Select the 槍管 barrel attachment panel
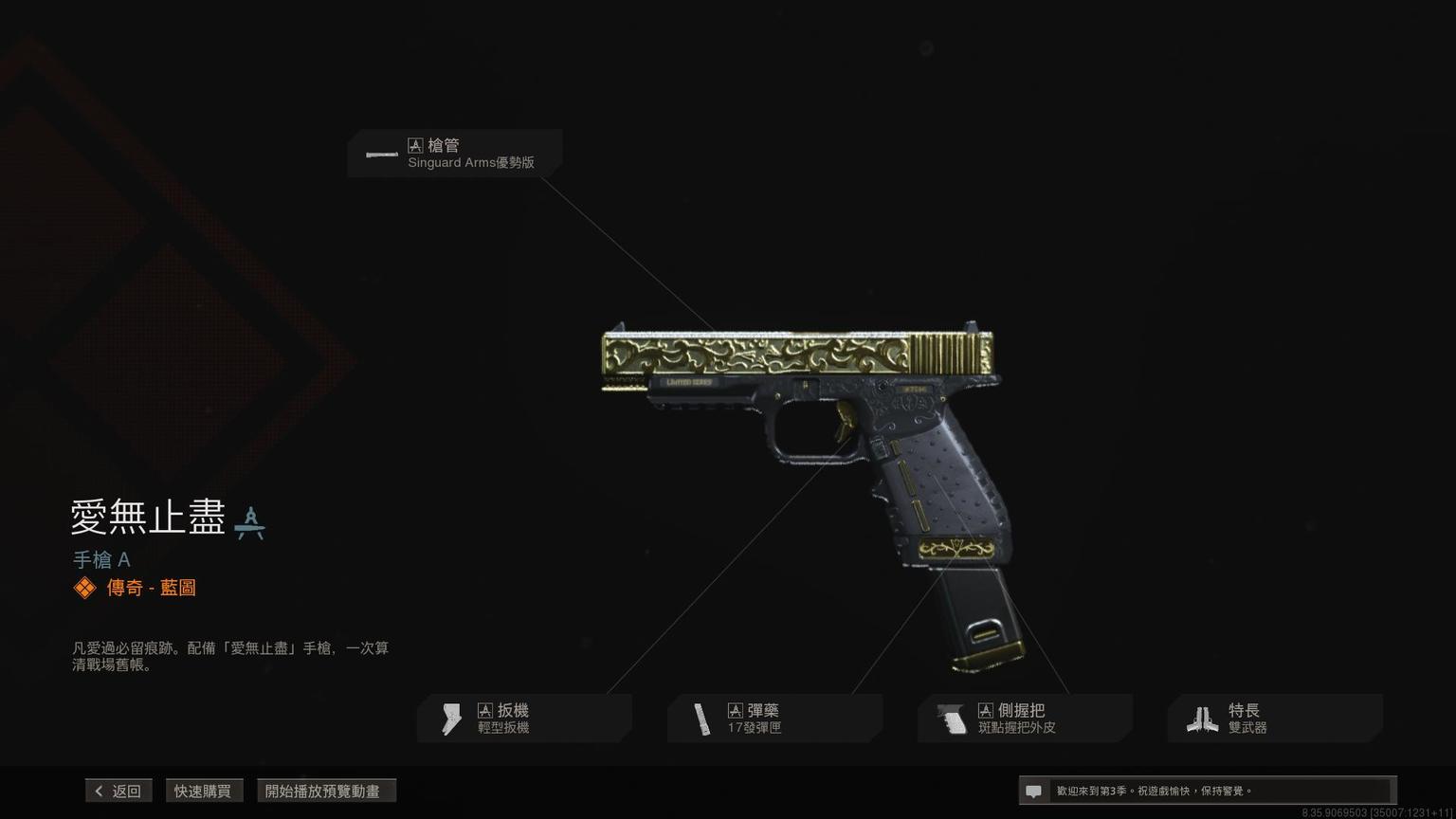Screen dimensions: 1456x819 (x=455, y=154)
